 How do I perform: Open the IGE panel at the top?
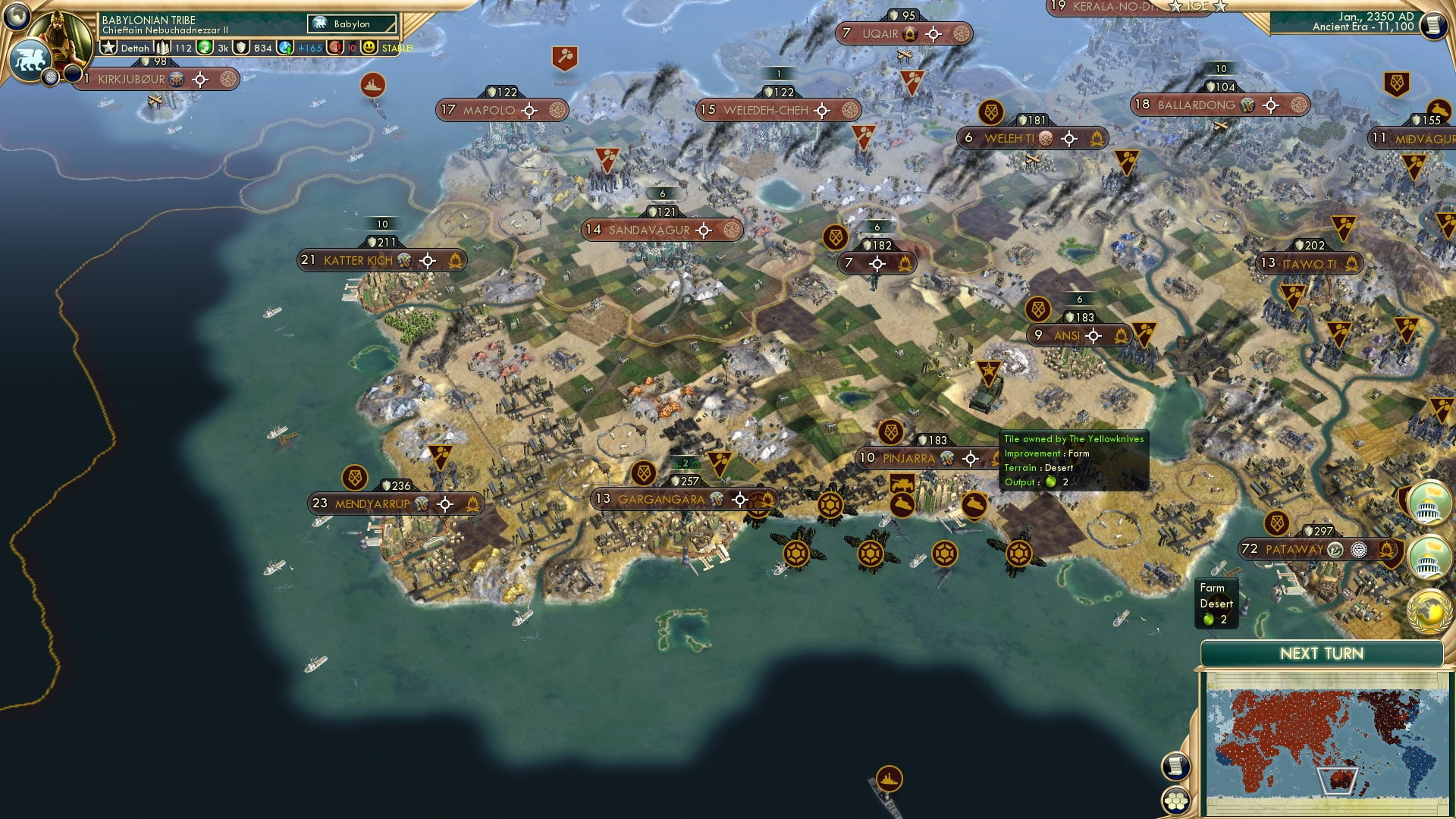click(1197, 6)
